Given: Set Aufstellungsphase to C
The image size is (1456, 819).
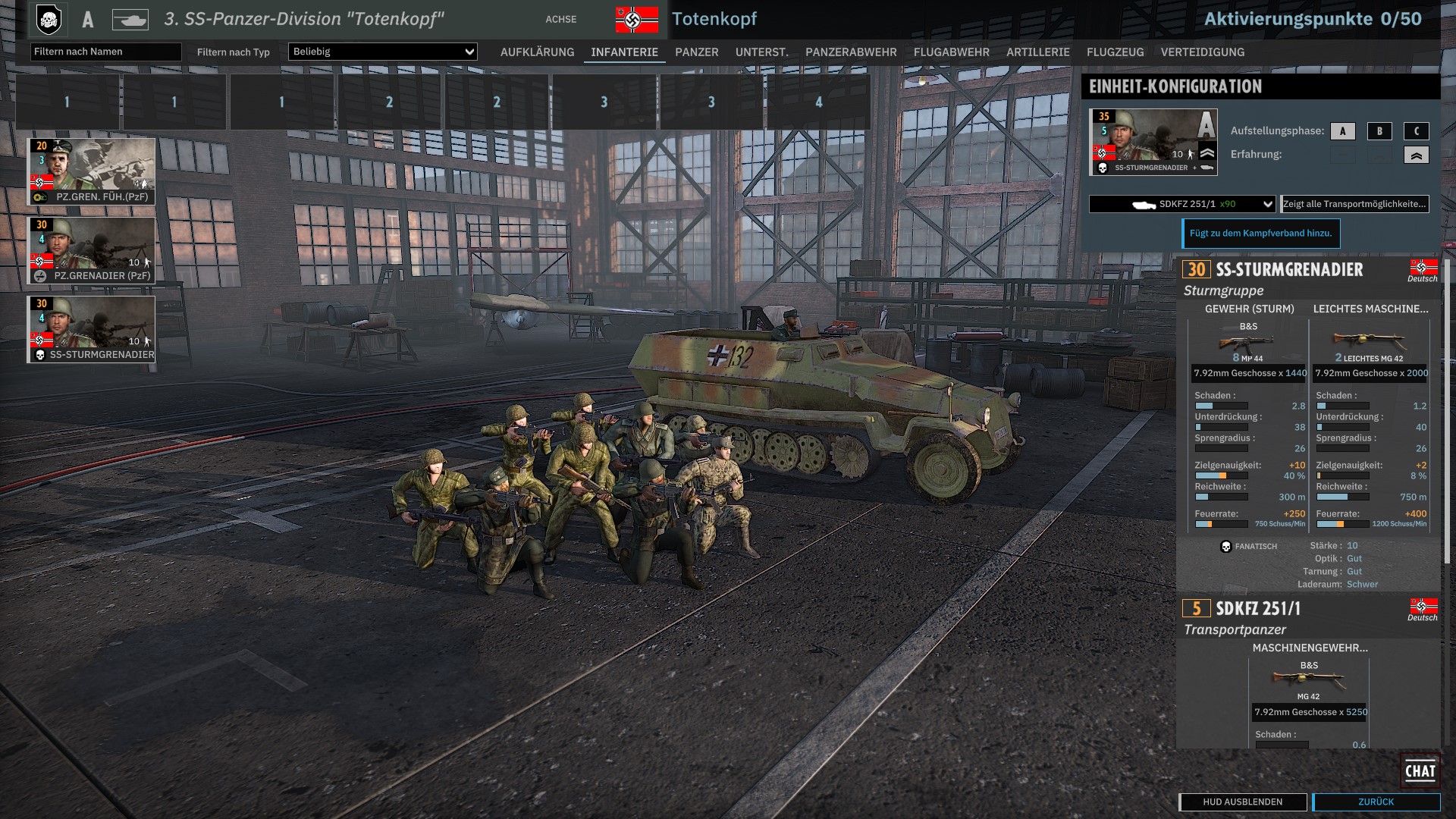Looking at the screenshot, I should click(x=1416, y=131).
